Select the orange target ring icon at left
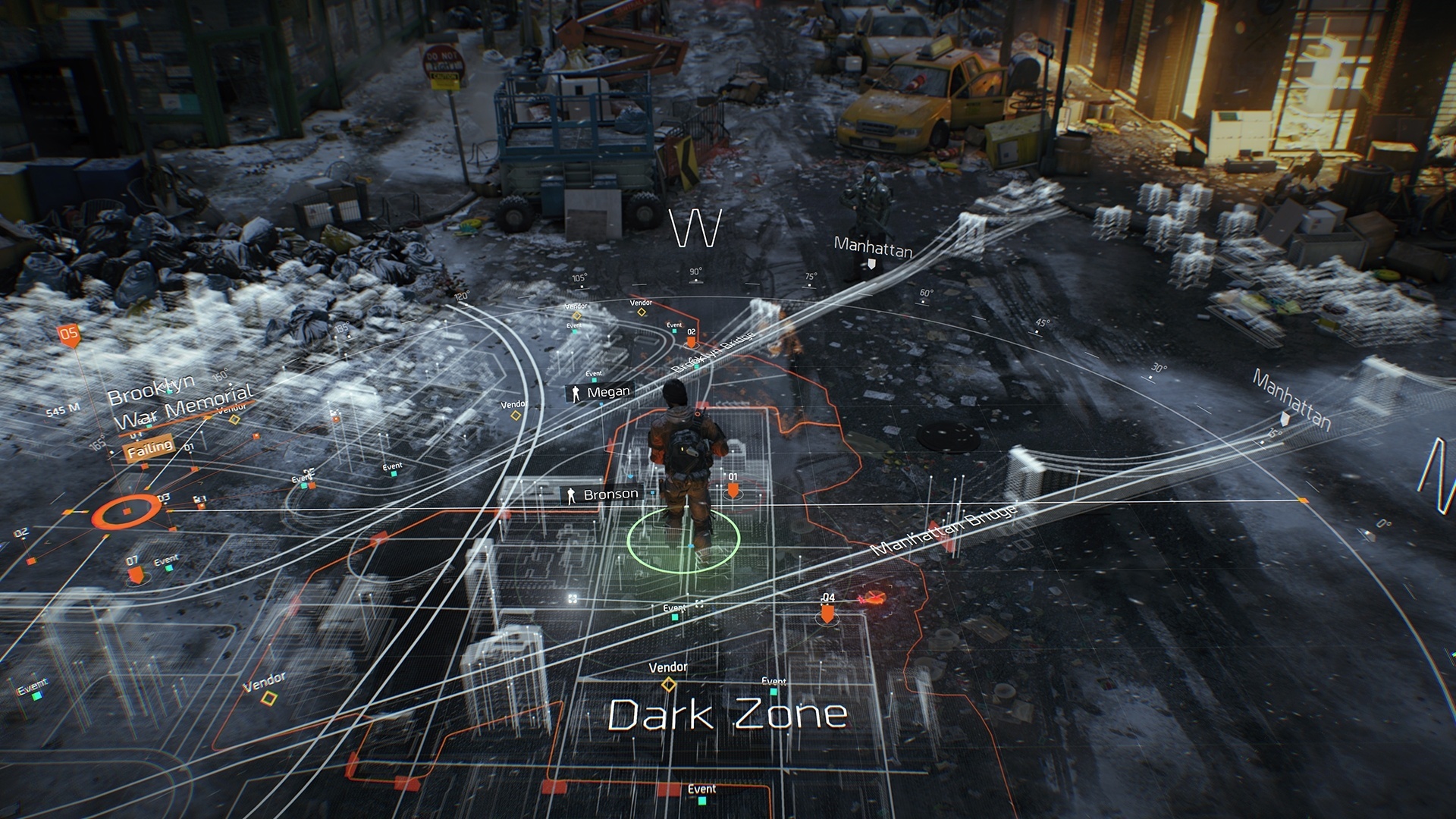The image size is (1456, 819). [x=125, y=510]
